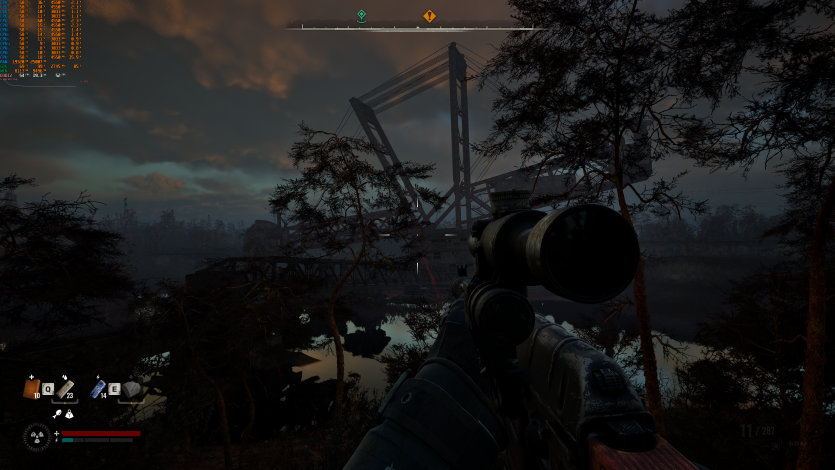The width and height of the screenshot is (835, 470).
Task: Check the hunger status icon
Action: (x=58, y=413)
